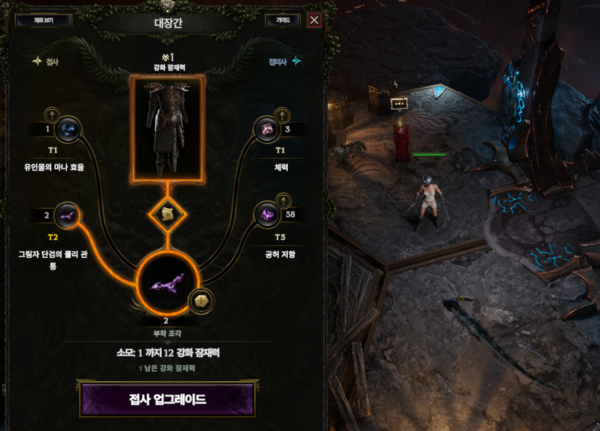Choose the 체력 affix icon
This screenshot has height=431, width=600.
pyautogui.click(x=268, y=130)
